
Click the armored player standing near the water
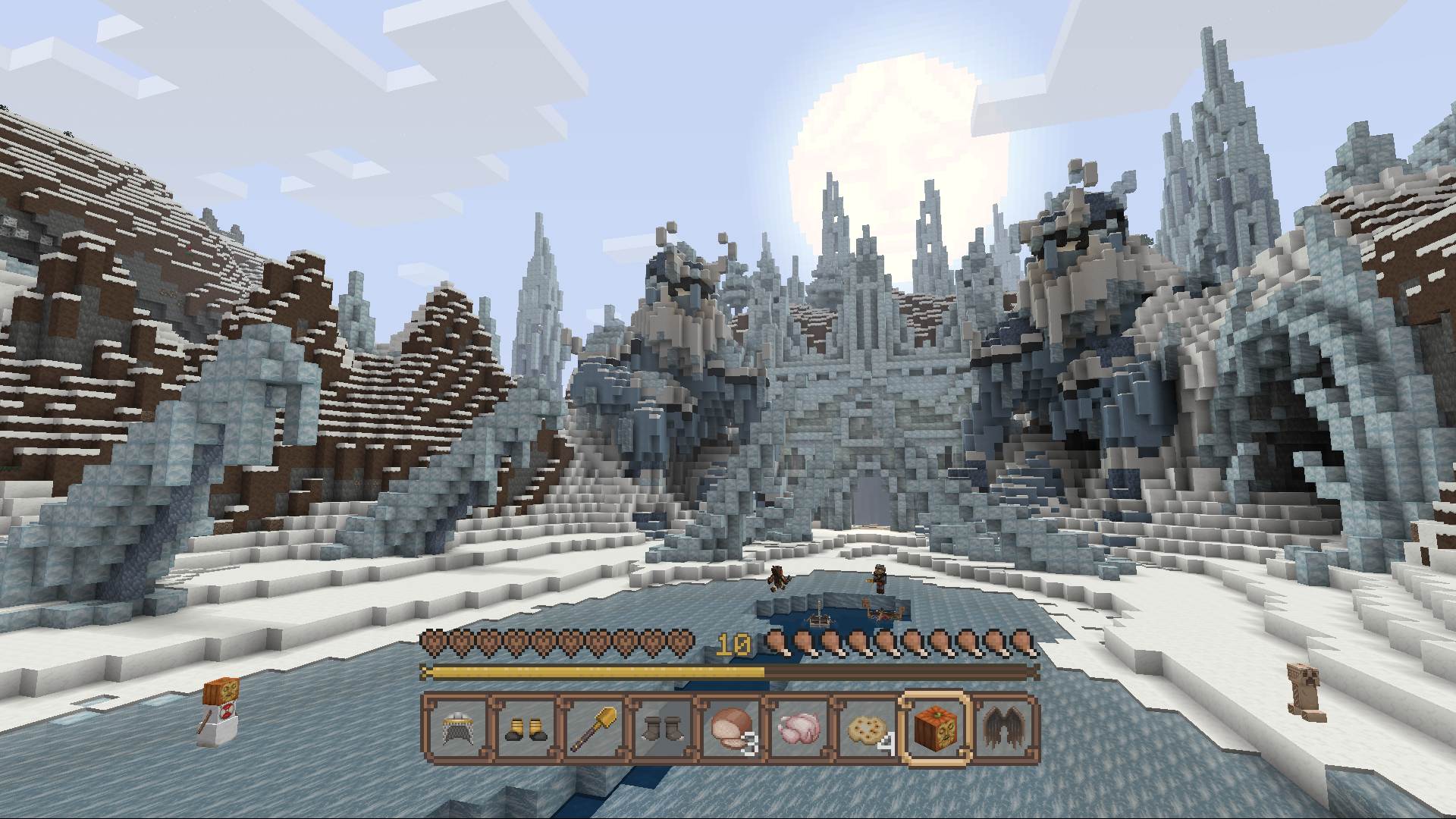click(x=880, y=580)
